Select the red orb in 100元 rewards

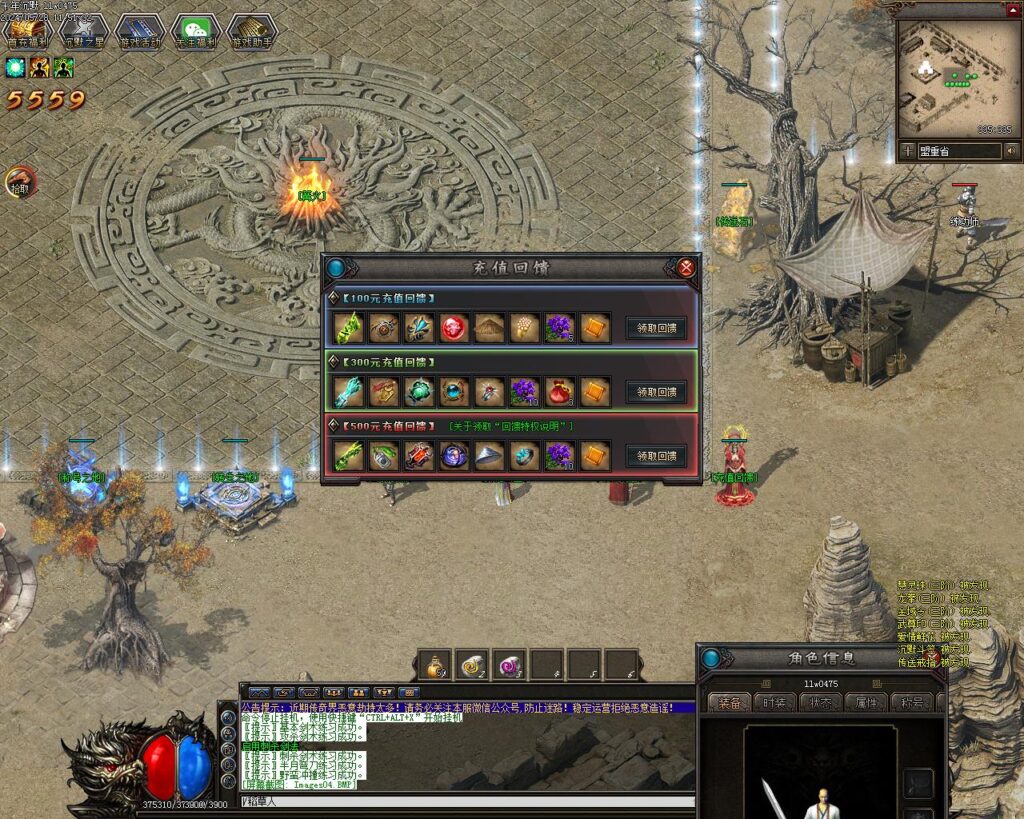pyautogui.click(x=455, y=328)
